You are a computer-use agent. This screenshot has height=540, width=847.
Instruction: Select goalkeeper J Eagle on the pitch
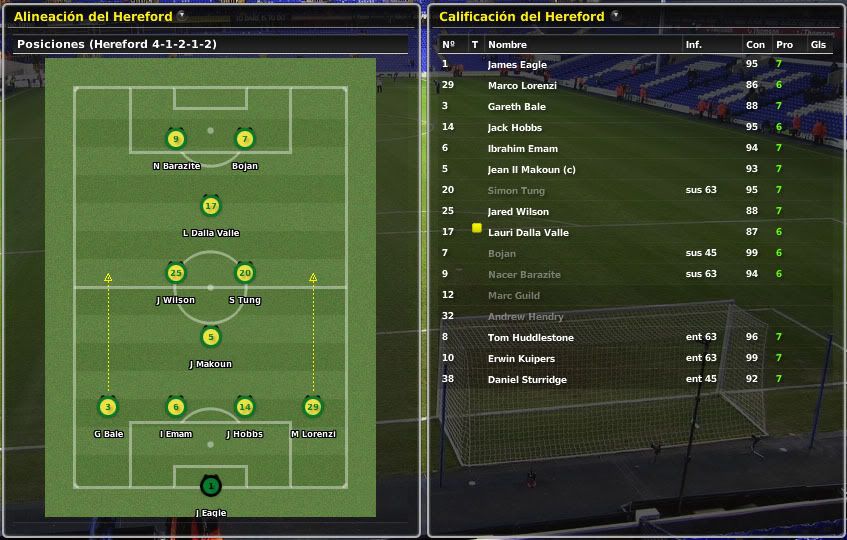coord(210,487)
